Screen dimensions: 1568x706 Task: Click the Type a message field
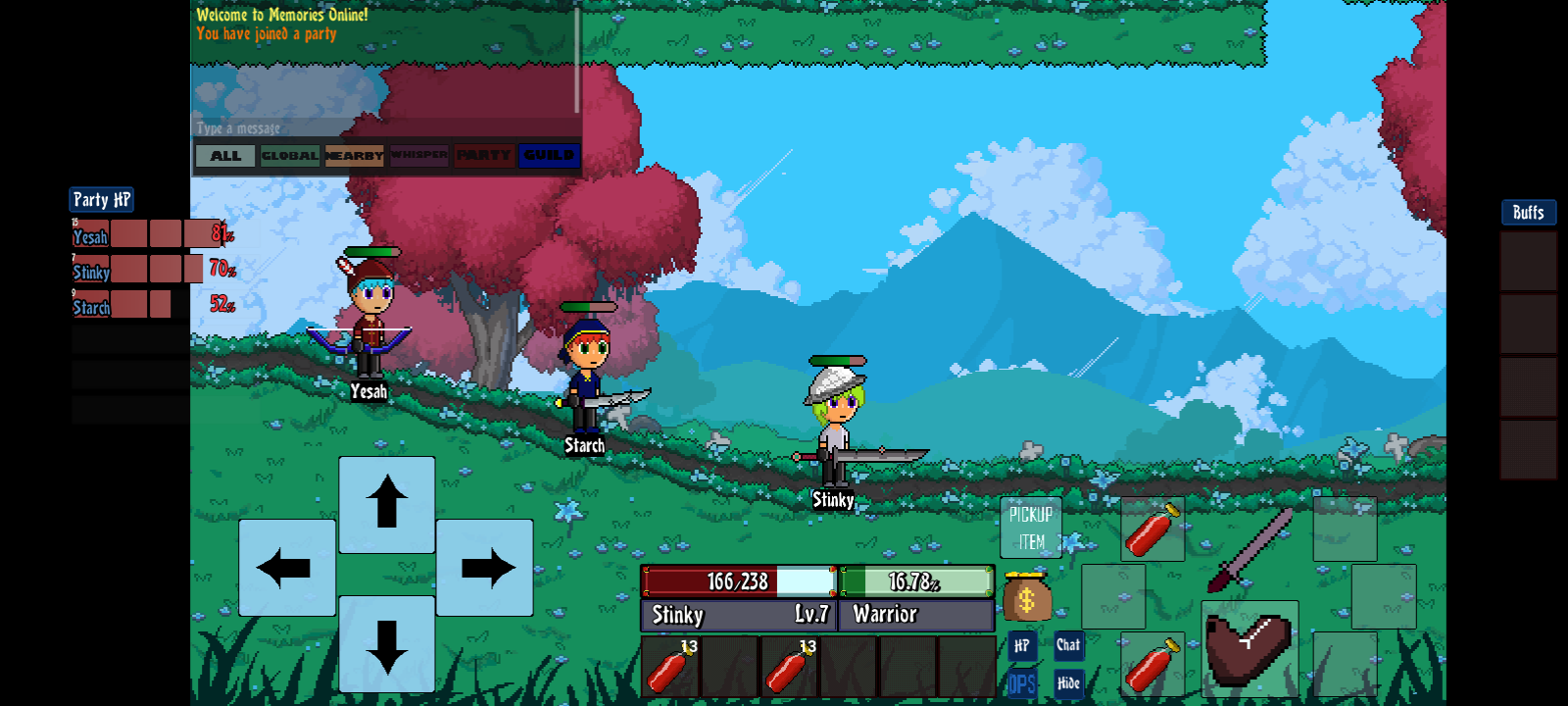[382, 128]
